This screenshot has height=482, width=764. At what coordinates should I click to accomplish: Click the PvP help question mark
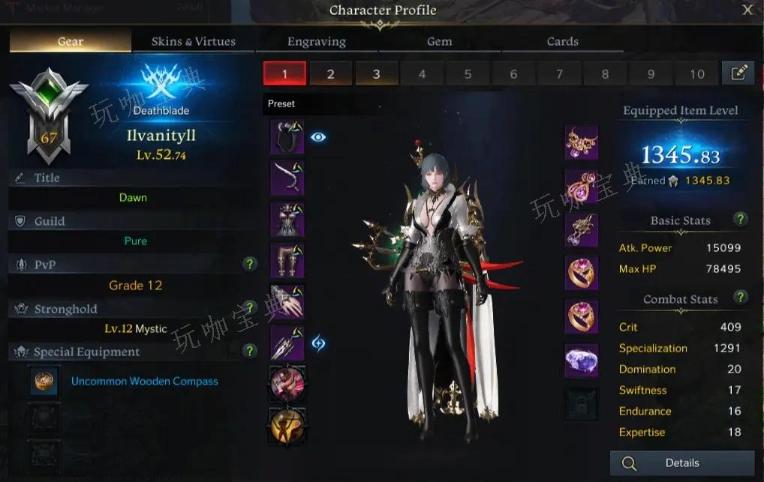[250, 264]
